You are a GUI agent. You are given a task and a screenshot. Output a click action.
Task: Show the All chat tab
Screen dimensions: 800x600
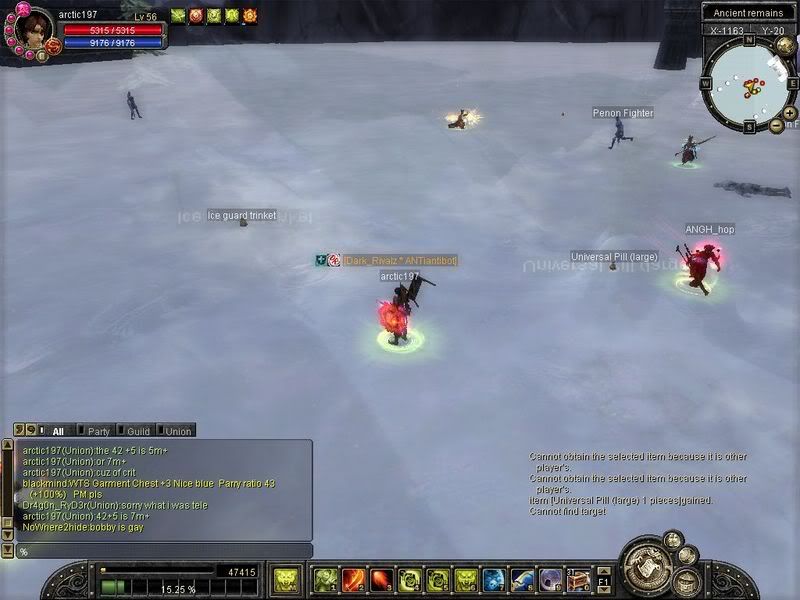pyautogui.click(x=58, y=431)
